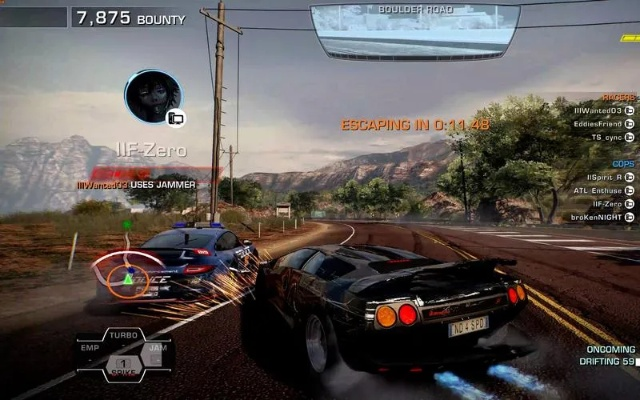This screenshot has height=400, width=640.
Task: Choose cop ATL_Enthuse in the list
Action: coord(598,190)
